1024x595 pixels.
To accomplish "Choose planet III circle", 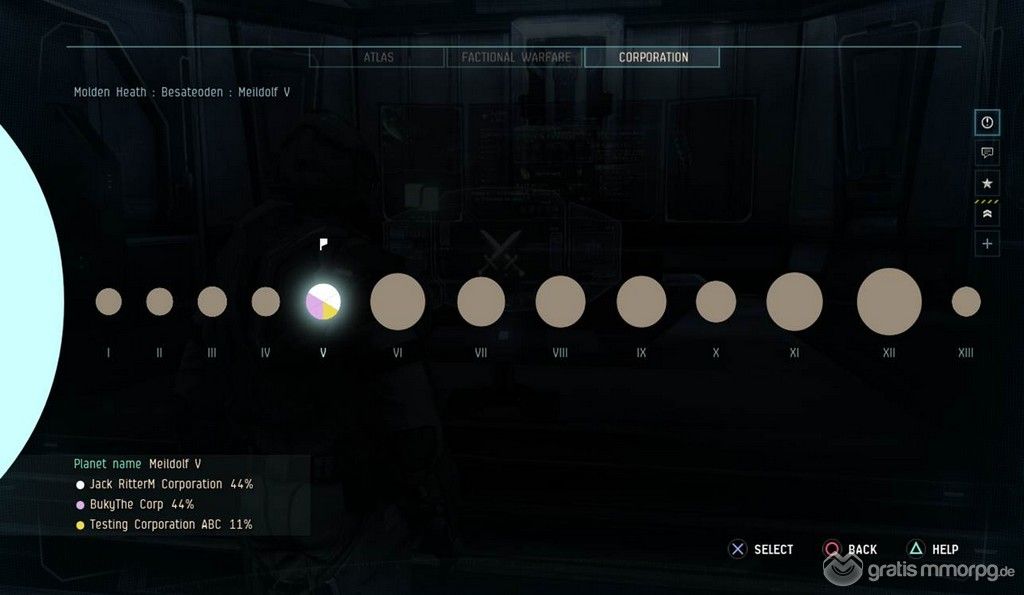I will tap(212, 301).
